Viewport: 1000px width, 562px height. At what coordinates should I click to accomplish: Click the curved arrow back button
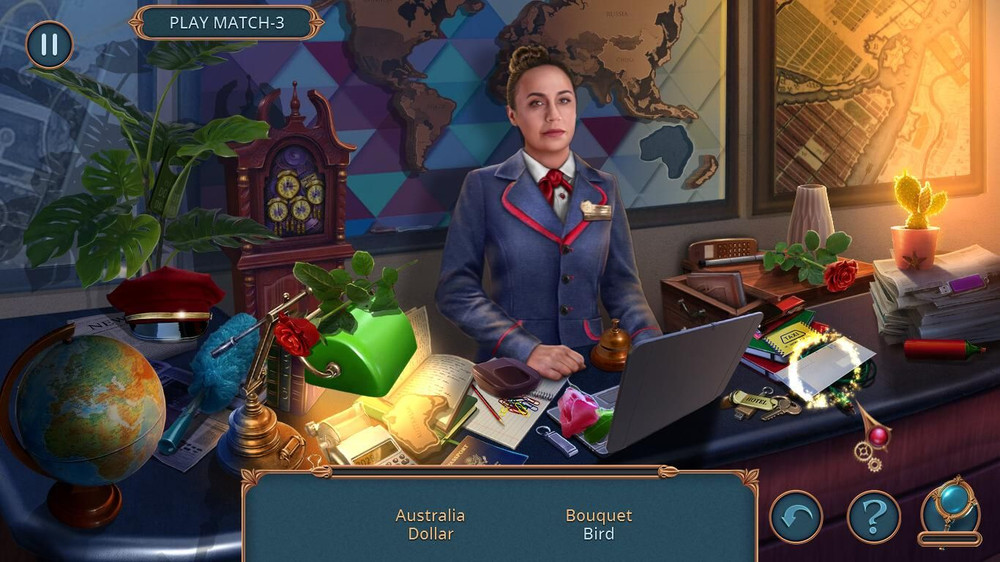796,517
